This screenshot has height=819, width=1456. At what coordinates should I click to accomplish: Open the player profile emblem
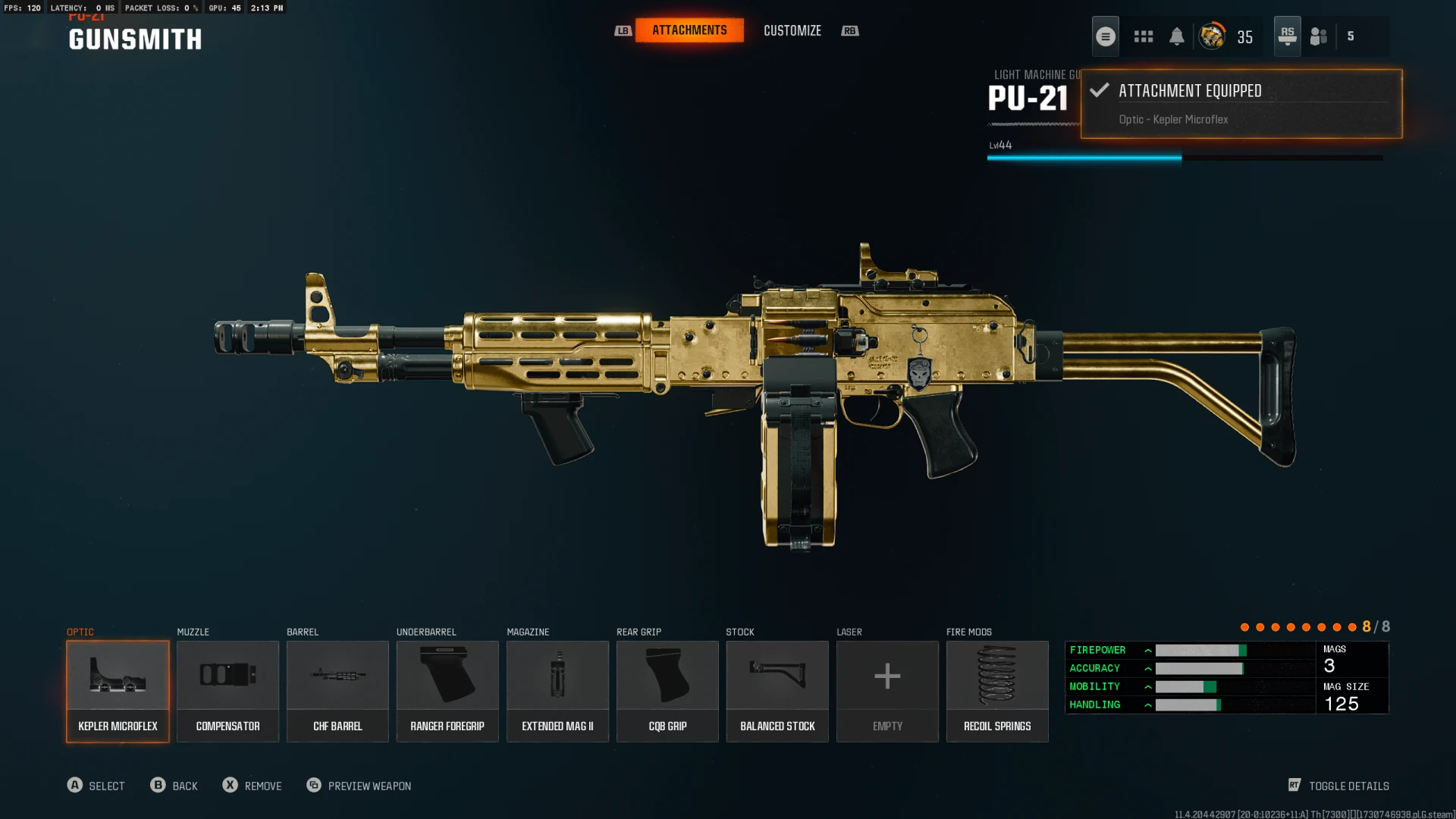[1212, 36]
